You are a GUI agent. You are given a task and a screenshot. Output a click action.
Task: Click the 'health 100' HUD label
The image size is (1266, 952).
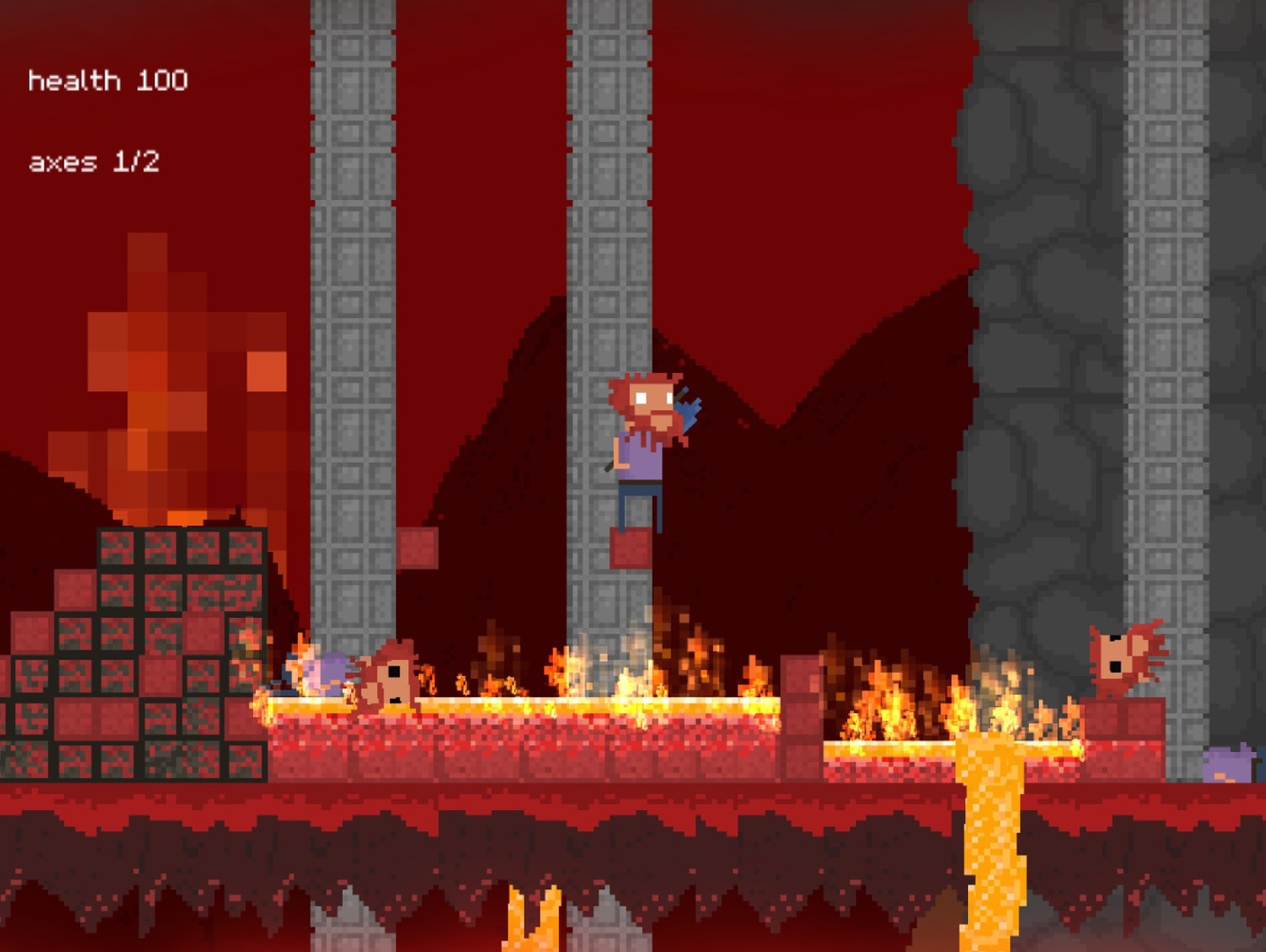click(x=108, y=80)
